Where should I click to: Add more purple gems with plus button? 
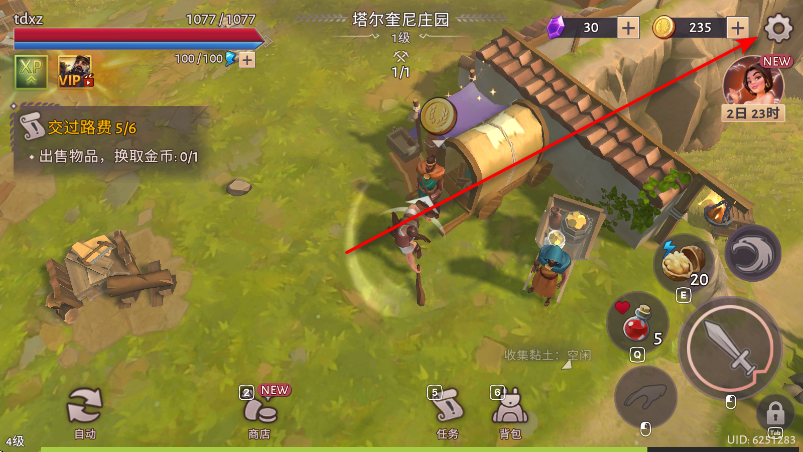(628, 28)
